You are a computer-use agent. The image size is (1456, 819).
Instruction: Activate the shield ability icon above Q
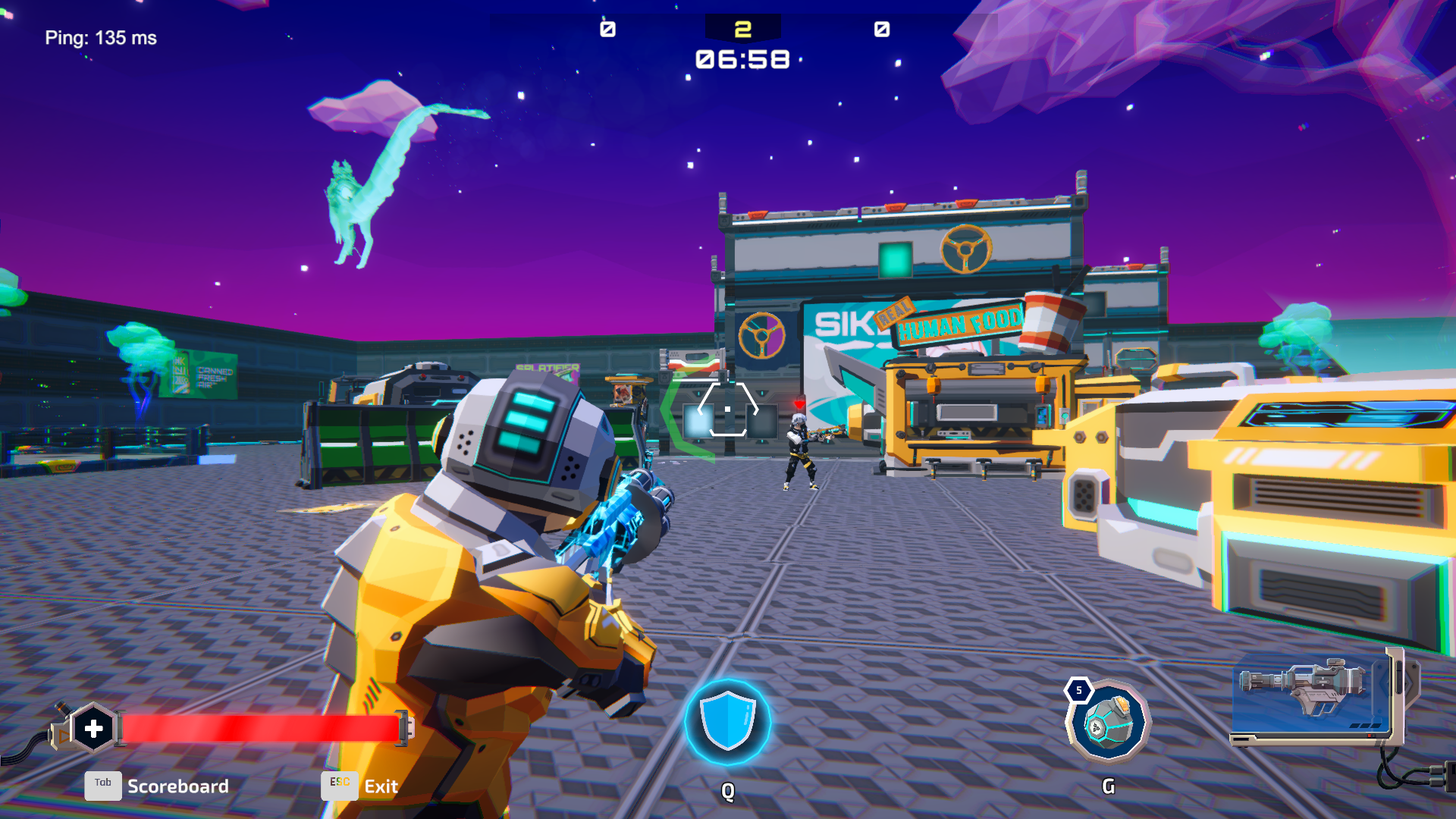[727, 723]
